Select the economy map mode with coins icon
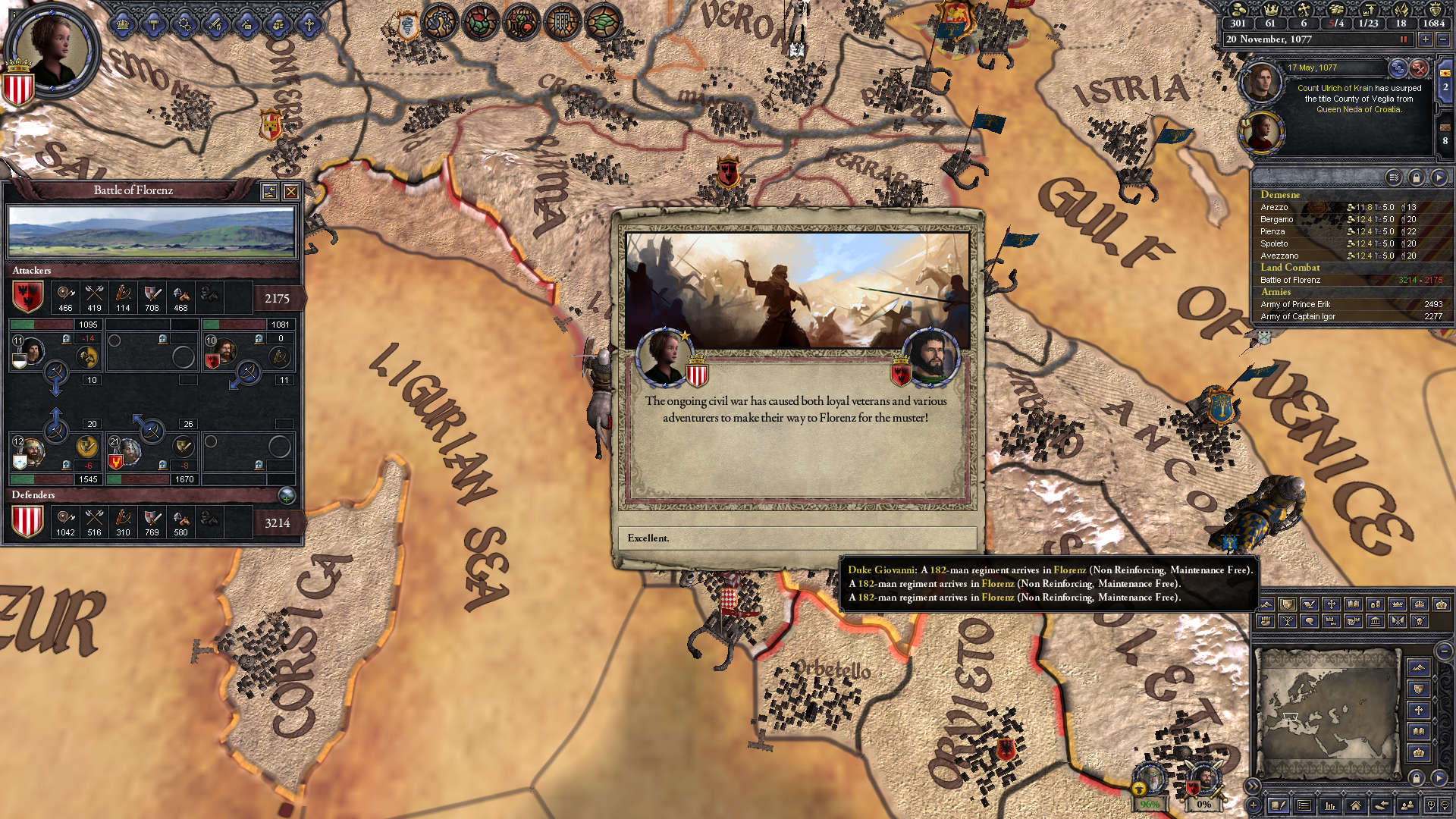This screenshot has width=1456, height=819. coord(1374,605)
